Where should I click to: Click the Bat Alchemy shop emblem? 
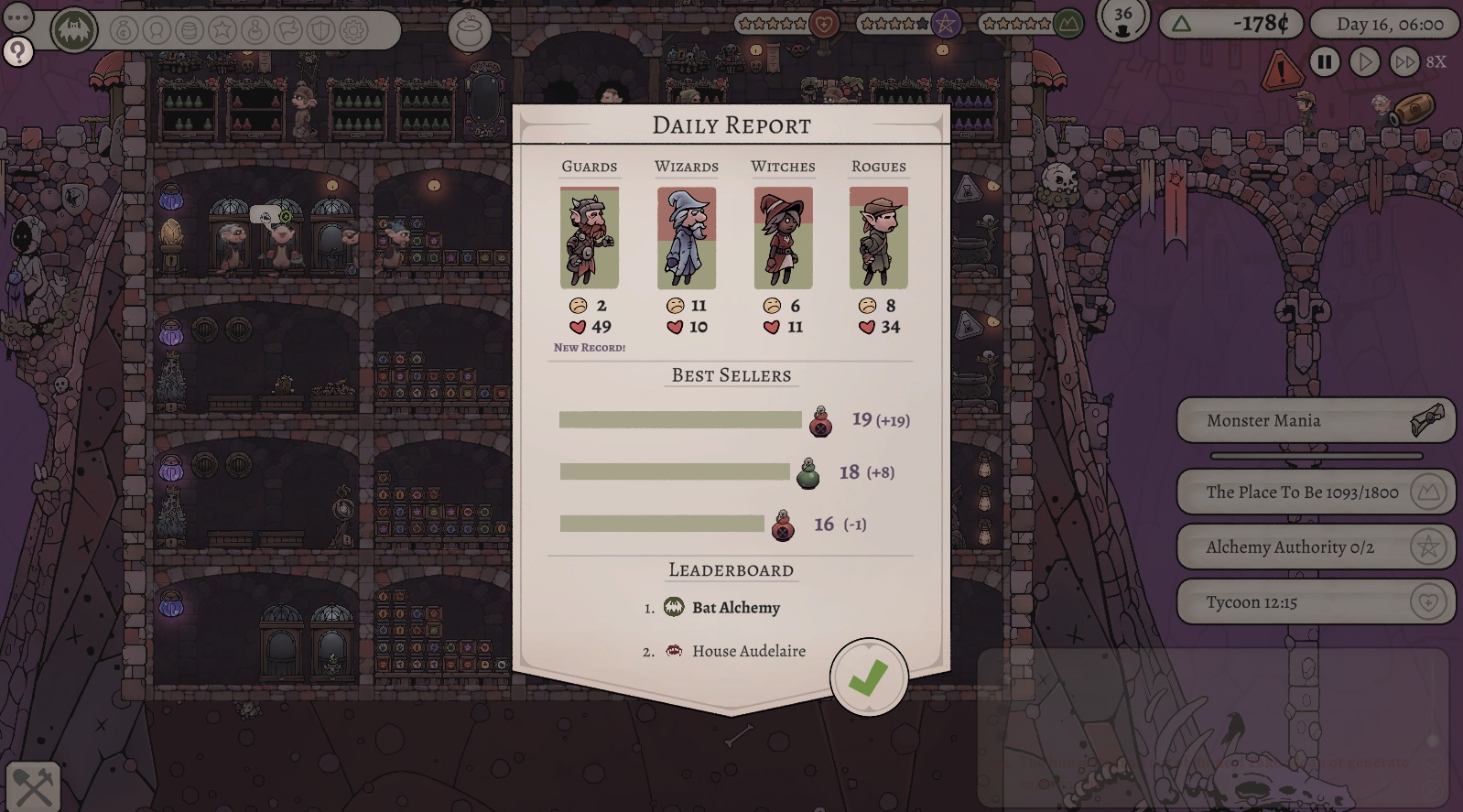(75, 31)
